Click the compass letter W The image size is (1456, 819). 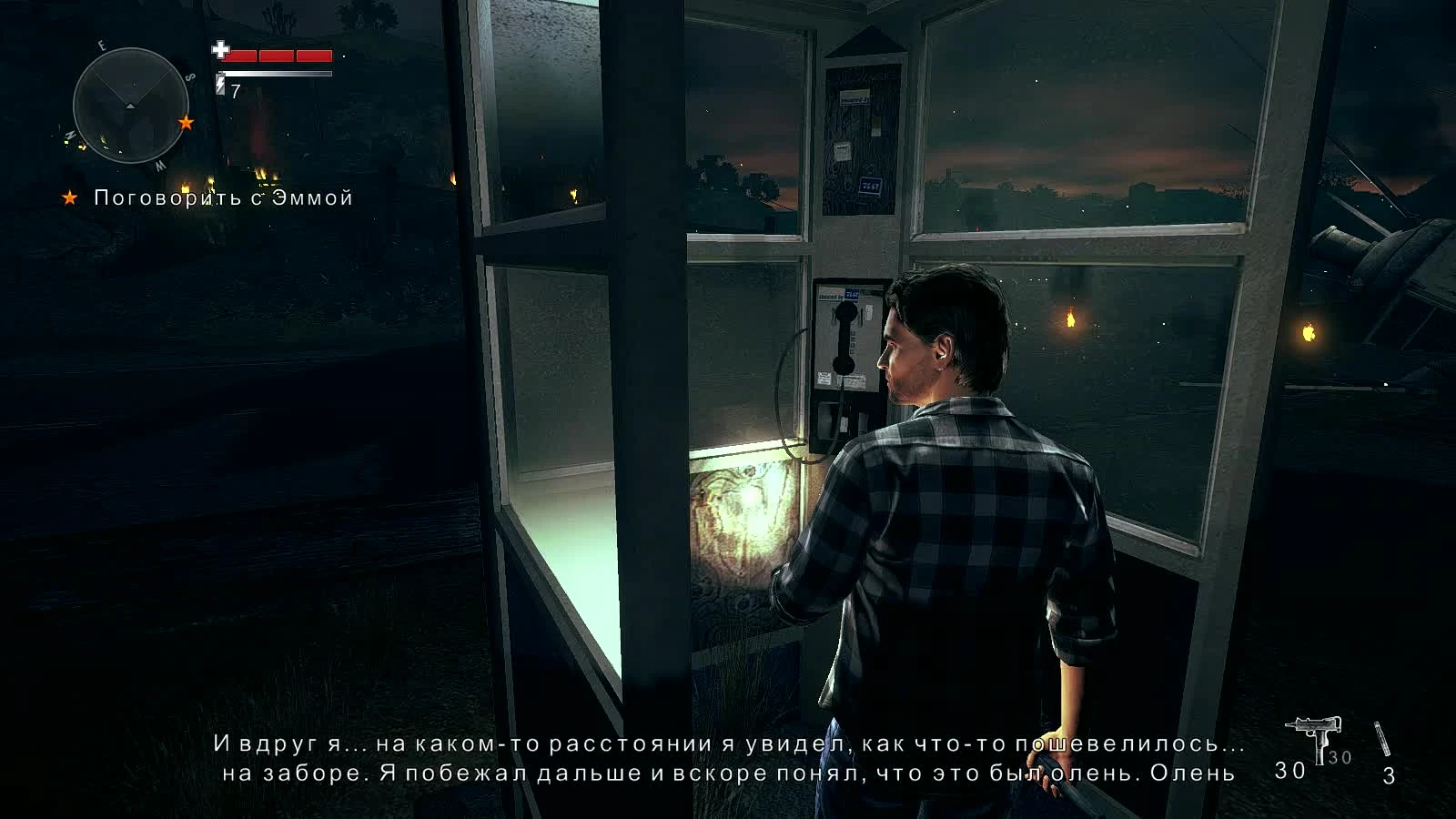point(158,166)
